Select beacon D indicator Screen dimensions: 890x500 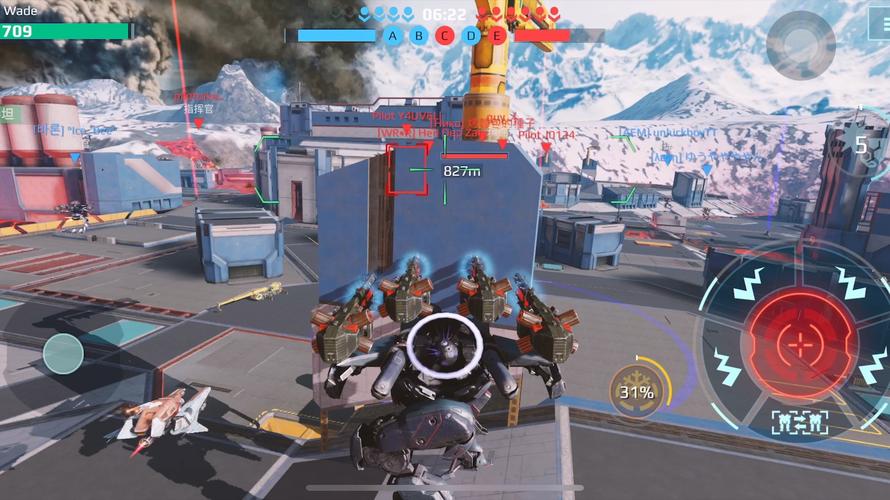tap(471, 36)
